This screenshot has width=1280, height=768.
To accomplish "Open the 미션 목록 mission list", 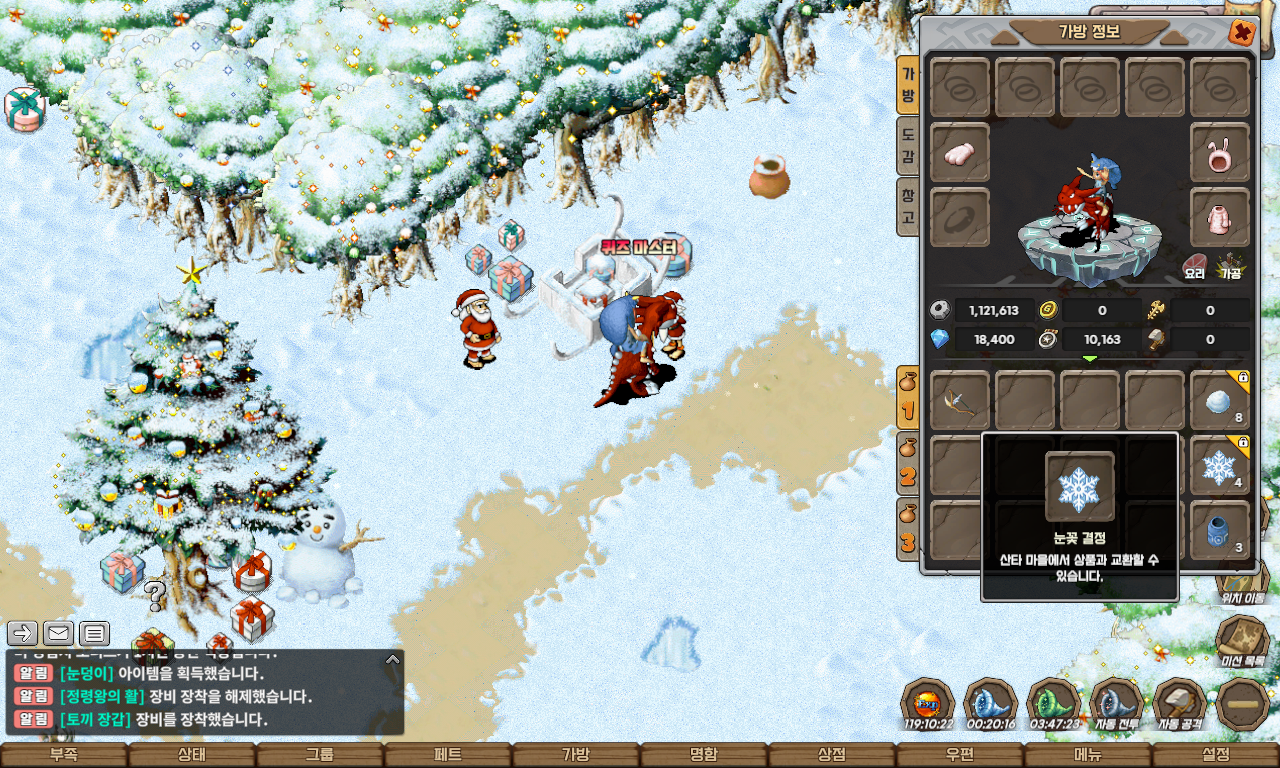I will pyautogui.click(x=1242, y=640).
